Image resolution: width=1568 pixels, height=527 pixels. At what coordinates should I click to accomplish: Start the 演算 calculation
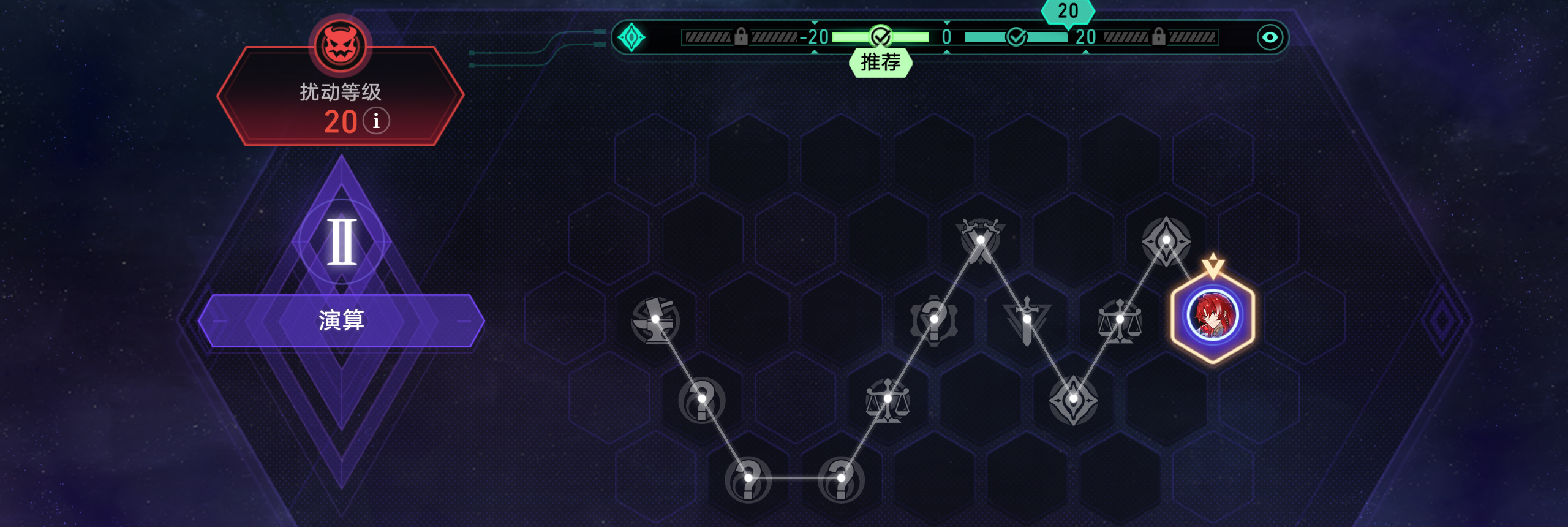[x=341, y=320]
